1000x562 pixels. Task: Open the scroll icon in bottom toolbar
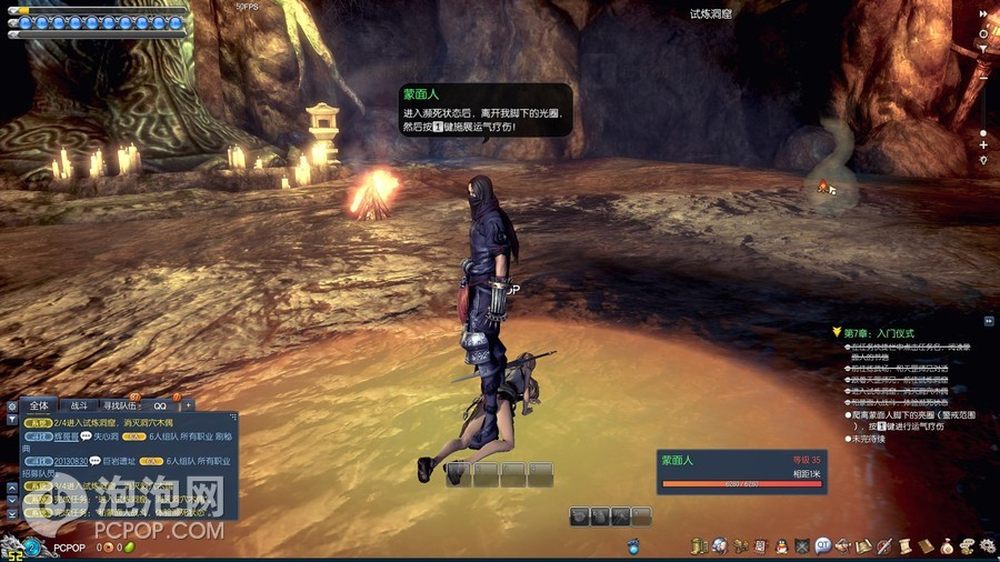click(x=905, y=545)
